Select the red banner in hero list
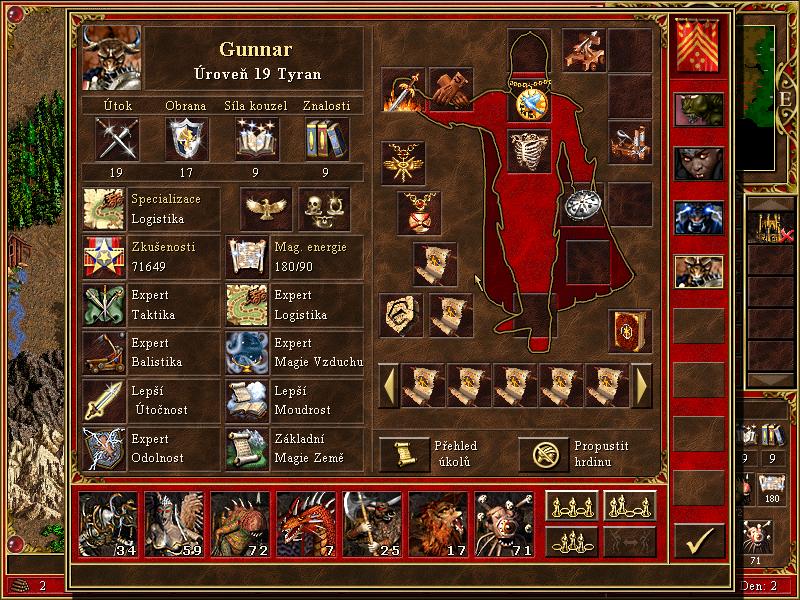800x600 pixels. [x=698, y=47]
